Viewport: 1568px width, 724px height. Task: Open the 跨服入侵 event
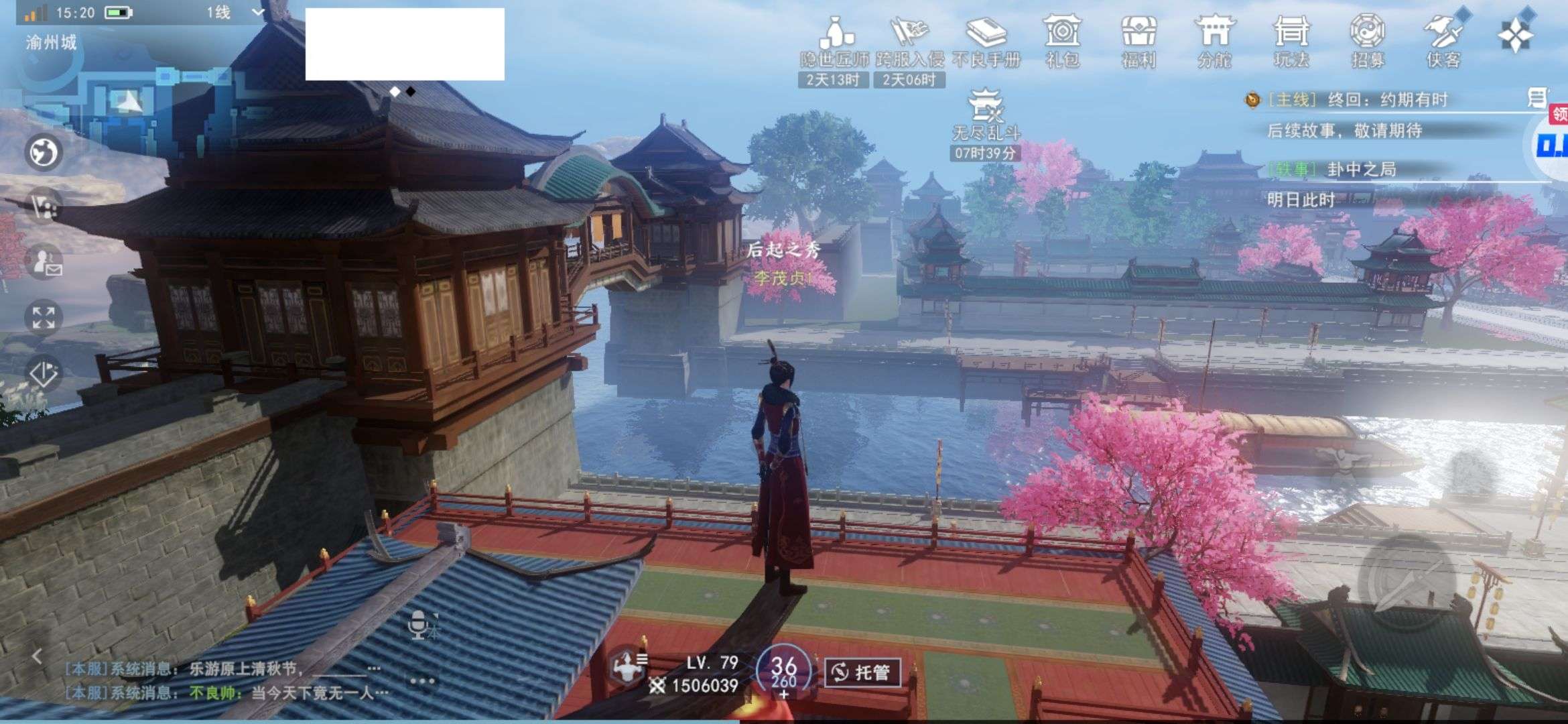pyautogui.click(x=909, y=42)
